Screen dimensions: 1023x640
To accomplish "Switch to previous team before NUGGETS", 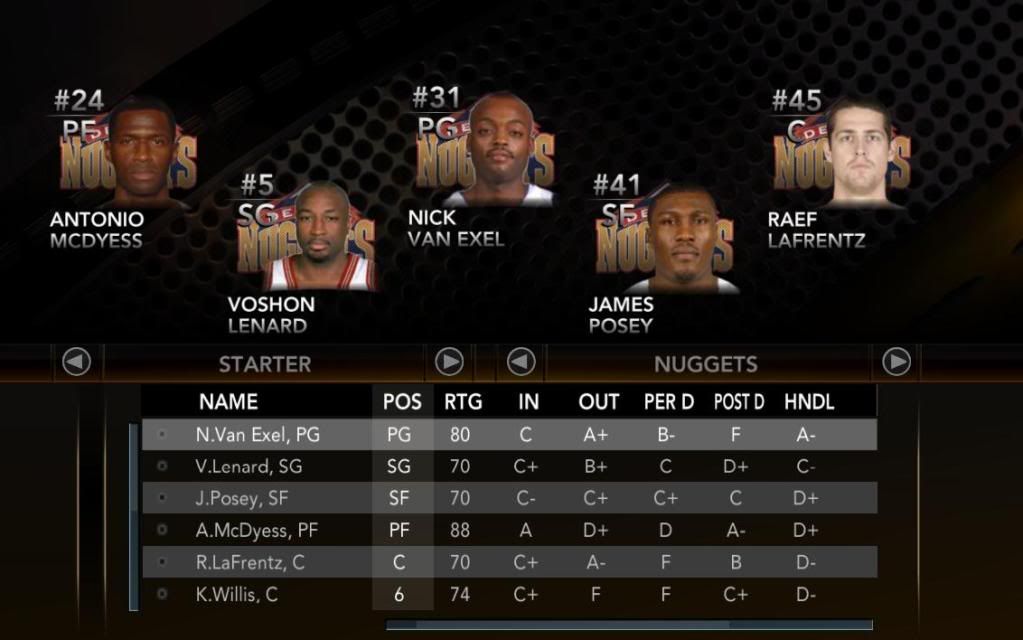I will [x=521, y=362].
